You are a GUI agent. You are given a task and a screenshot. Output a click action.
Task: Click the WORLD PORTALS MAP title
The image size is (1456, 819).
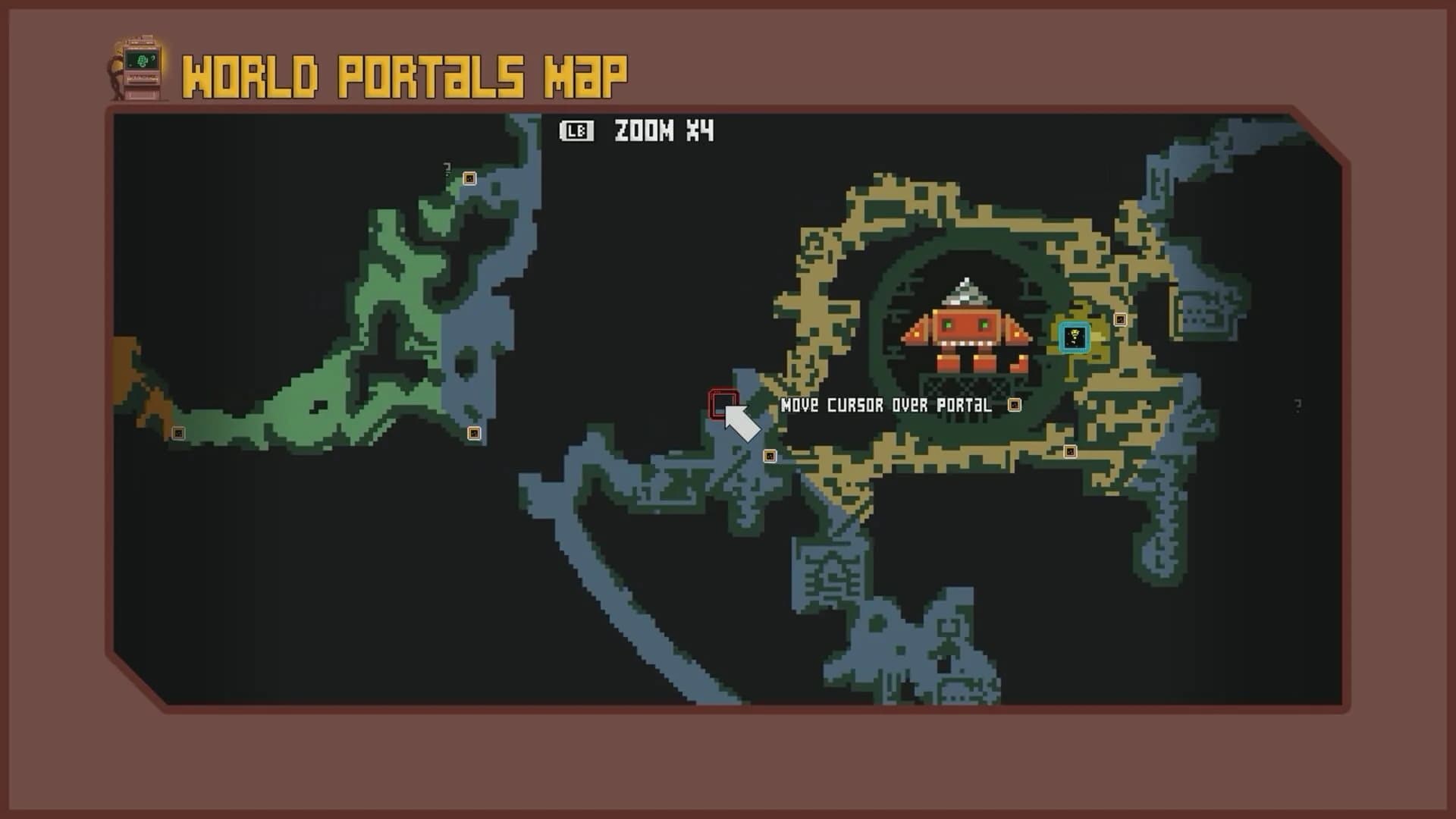[x=406, y=73]
